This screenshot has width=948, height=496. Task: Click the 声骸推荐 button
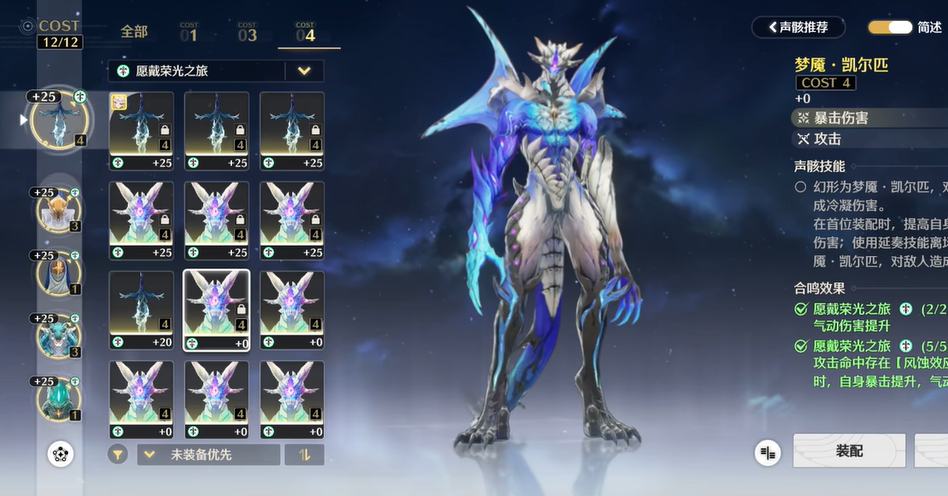(x=798, y=27)
